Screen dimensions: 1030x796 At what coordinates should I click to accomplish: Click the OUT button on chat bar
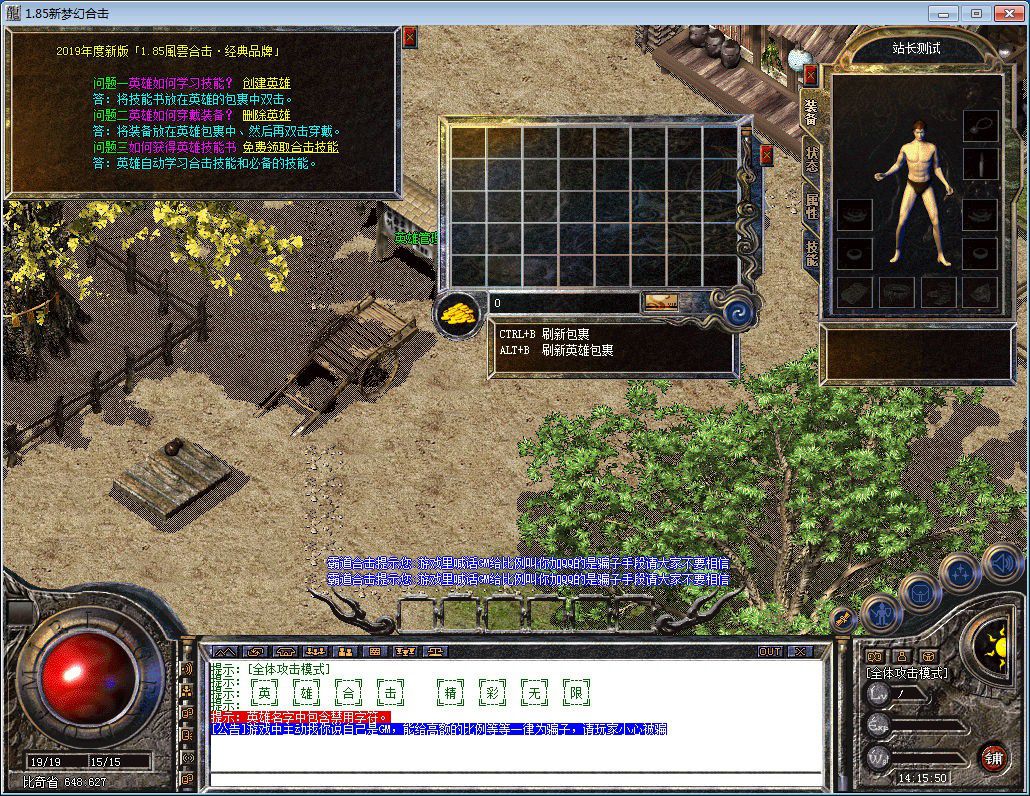point(770,651)
